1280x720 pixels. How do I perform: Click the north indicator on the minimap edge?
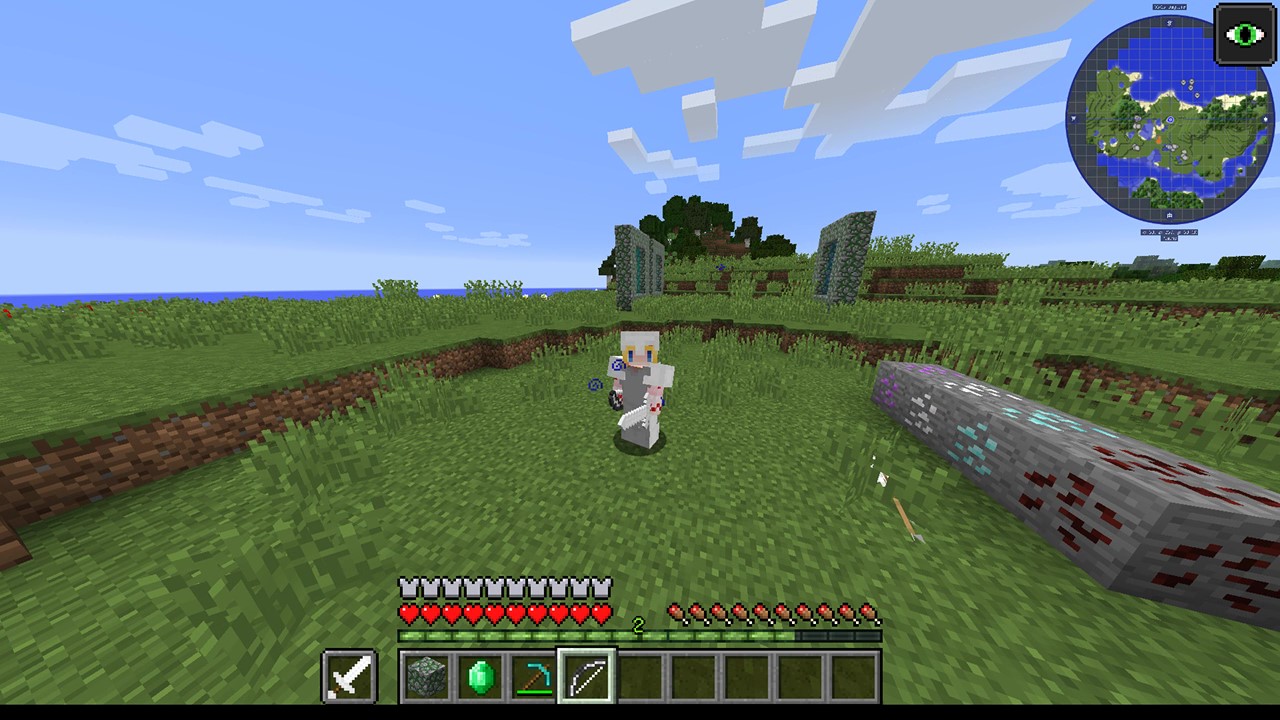pos(1170,24)
